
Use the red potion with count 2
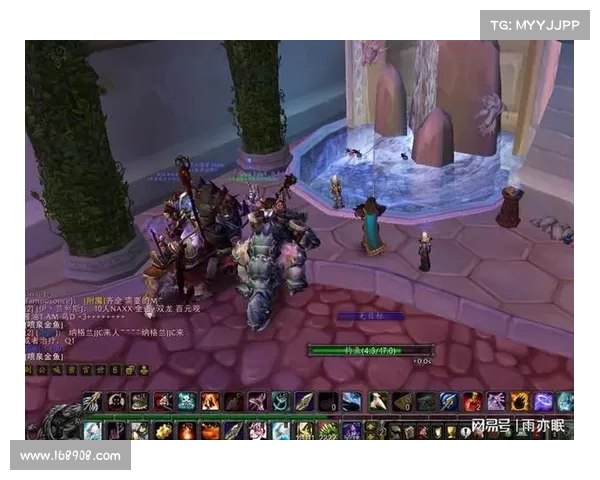click(x=472, y=401)
